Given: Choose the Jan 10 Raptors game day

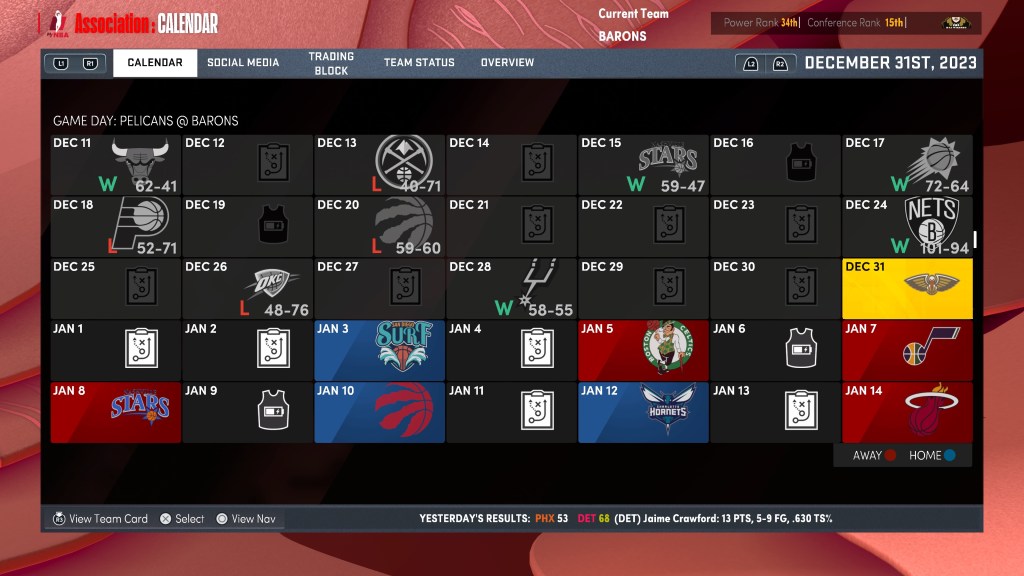Looking at the screenshot, I should coord(379,412).
